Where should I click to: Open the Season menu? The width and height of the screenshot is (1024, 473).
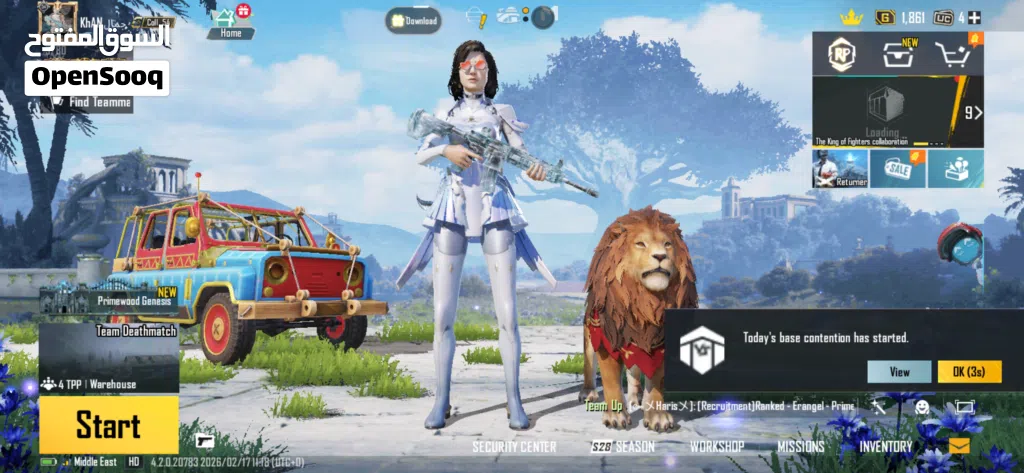coord(625,447)
